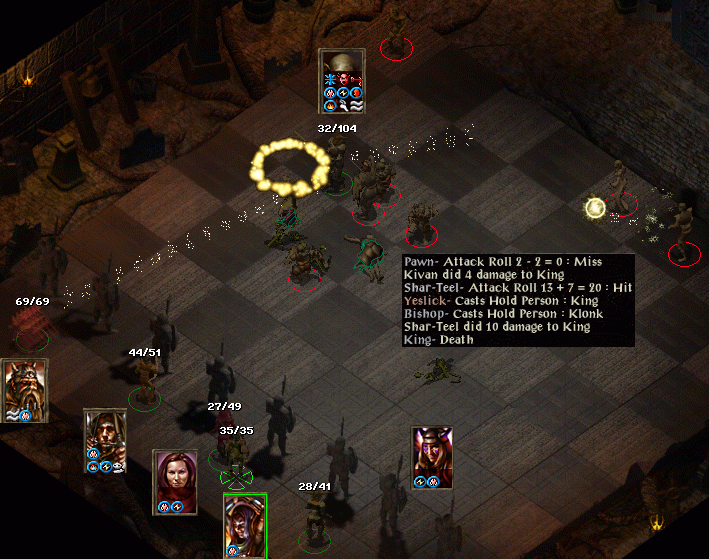
Task: Select the horned-helmet pink-haired warrior portrait
Action: click(432, 452)
